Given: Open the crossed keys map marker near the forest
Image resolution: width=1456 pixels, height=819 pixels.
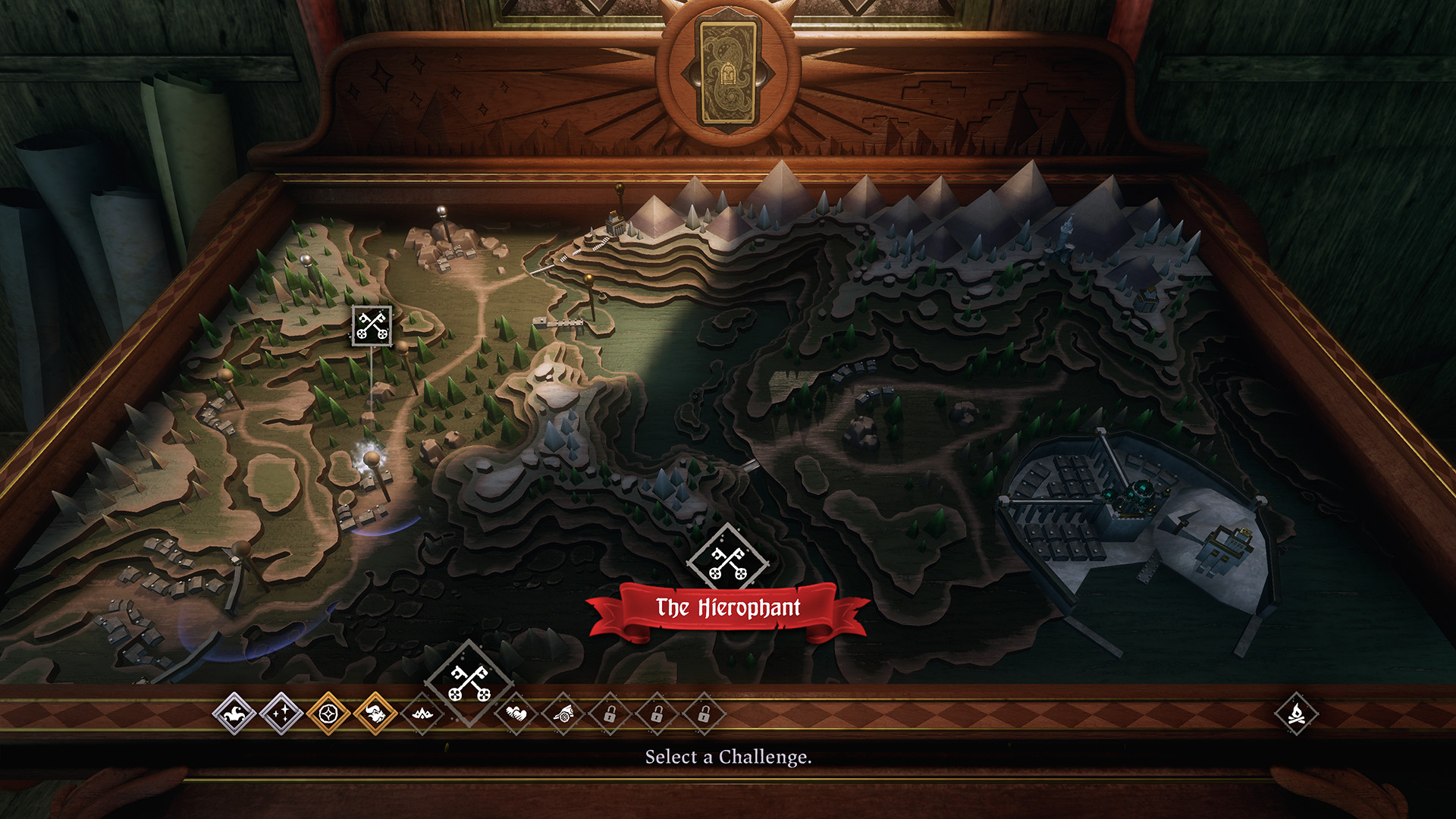Looking at the screenshot, I should (371, 325).
